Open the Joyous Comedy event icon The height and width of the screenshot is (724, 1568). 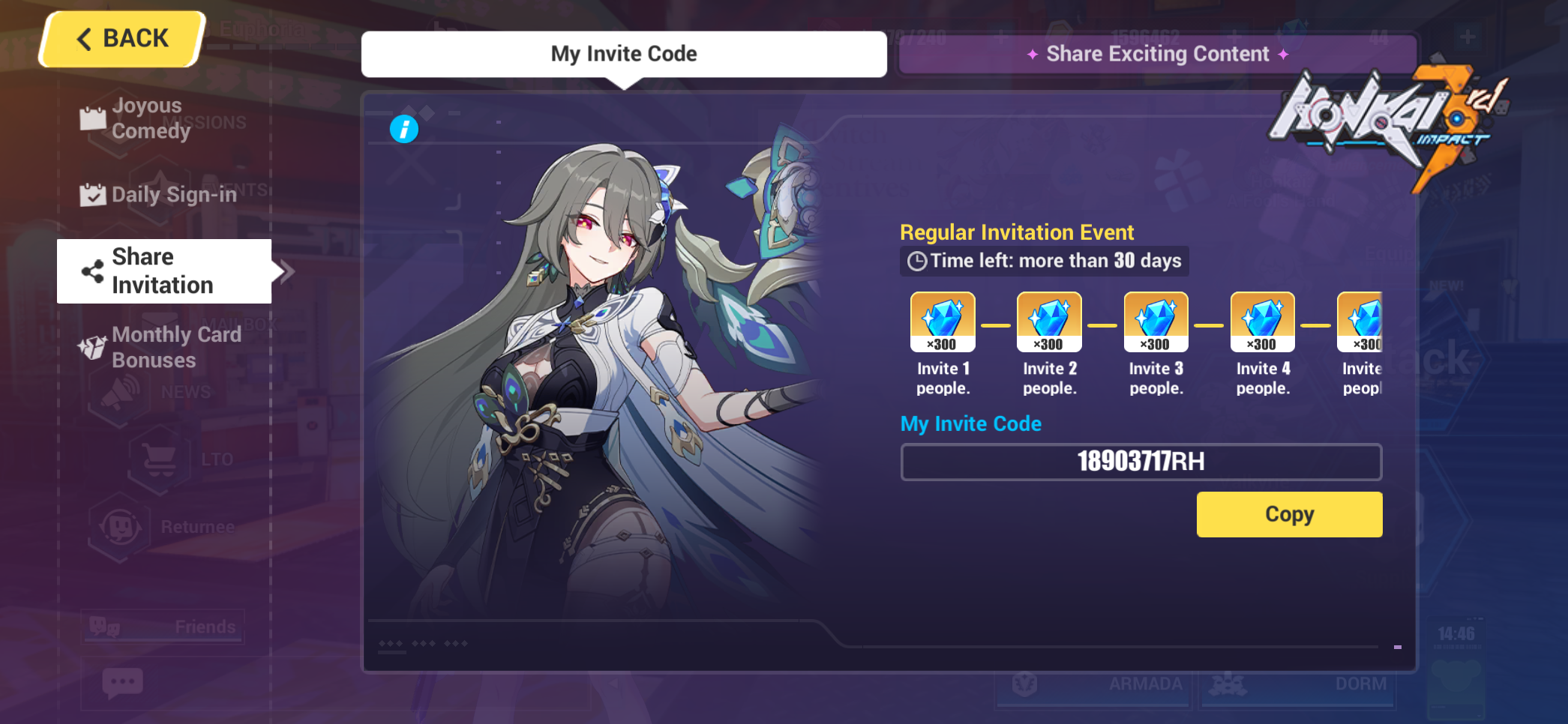(93, 118)
